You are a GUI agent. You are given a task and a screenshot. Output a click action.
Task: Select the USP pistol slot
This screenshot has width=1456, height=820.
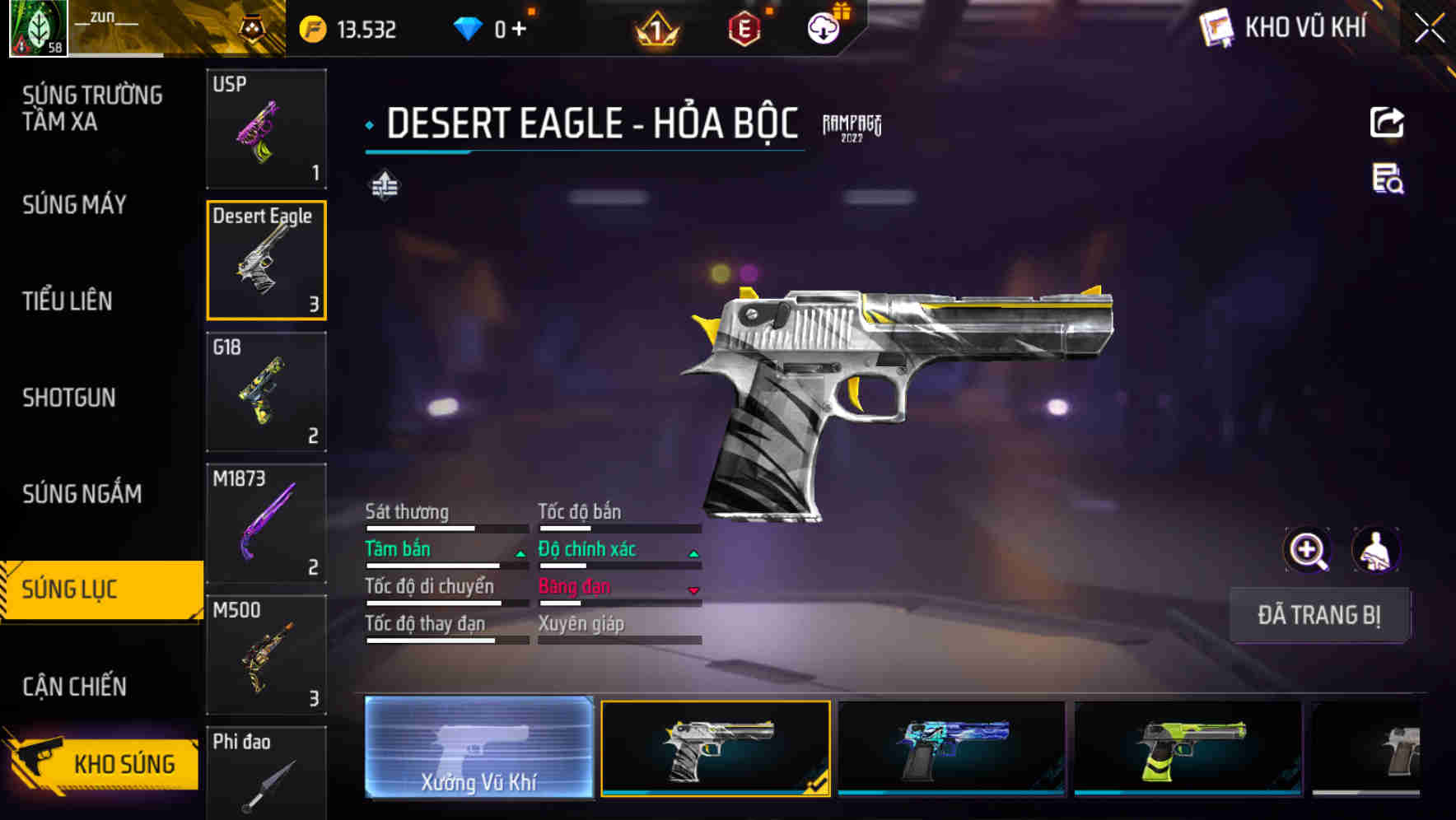(266, 129)
